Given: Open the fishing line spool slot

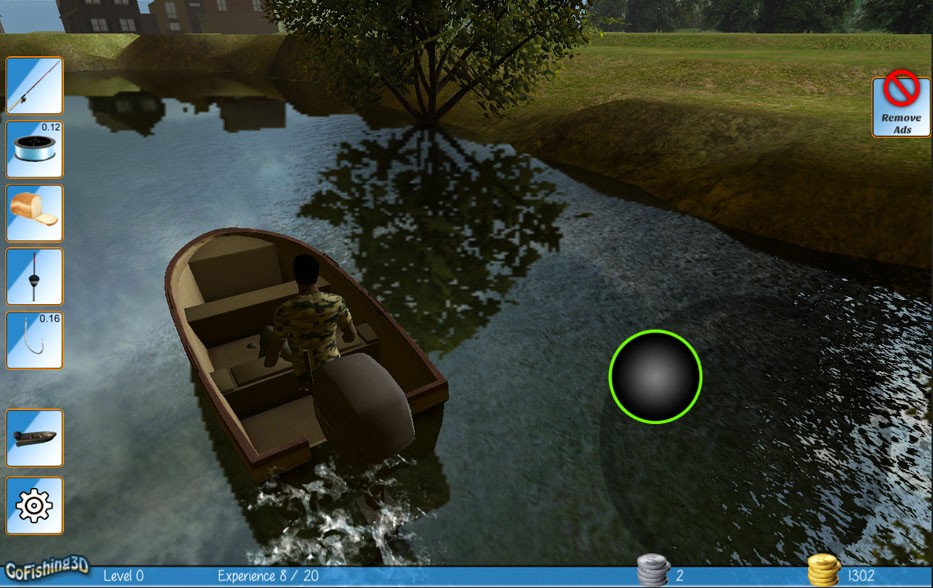Looking at the screenshot, I should click(x=35, y=149).
